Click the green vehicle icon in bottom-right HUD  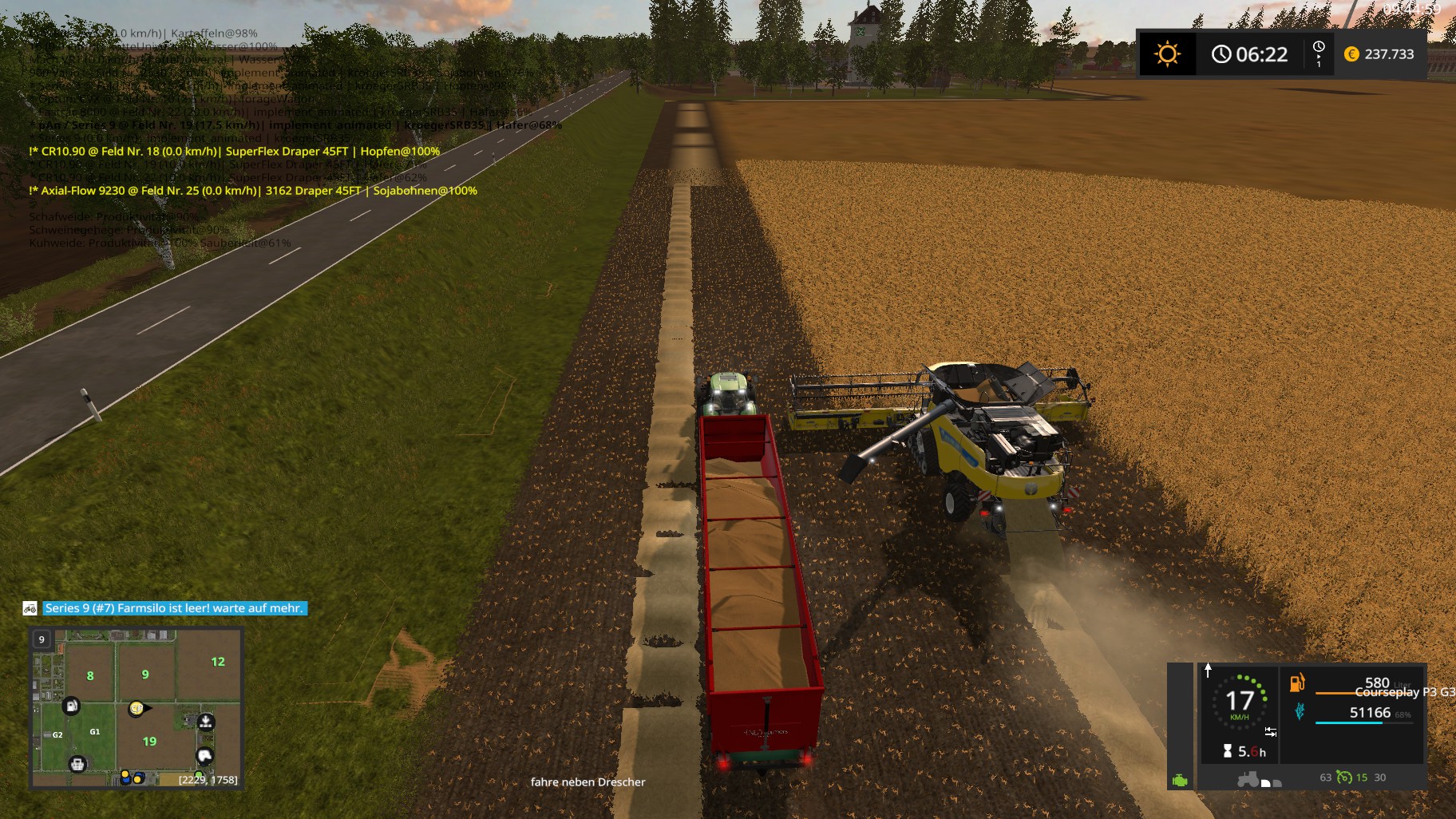click(x=1180, y=781)
